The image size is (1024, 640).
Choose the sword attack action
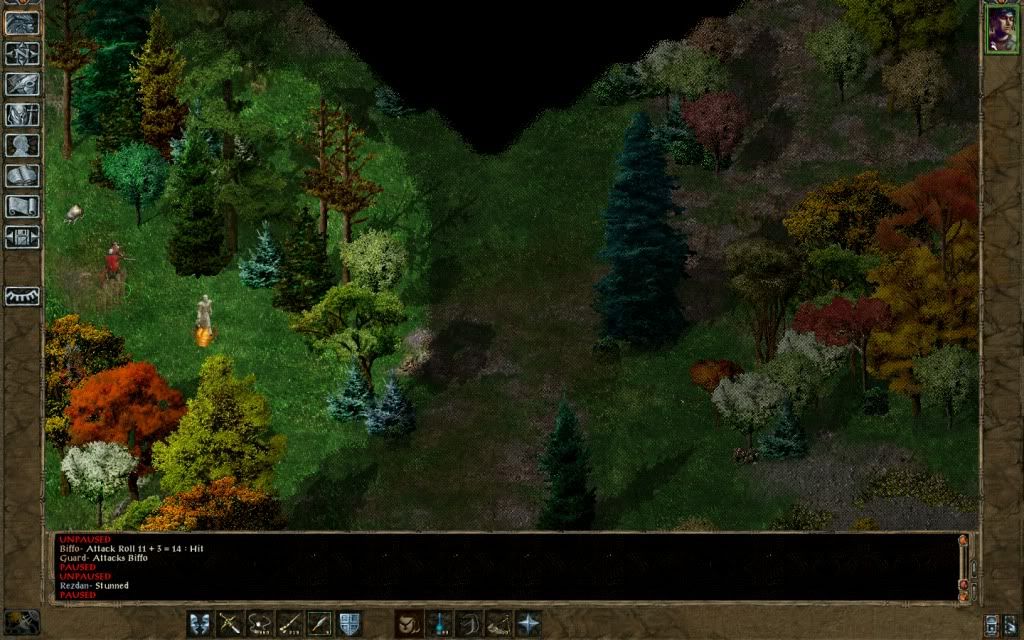click(x=231, y=623)
